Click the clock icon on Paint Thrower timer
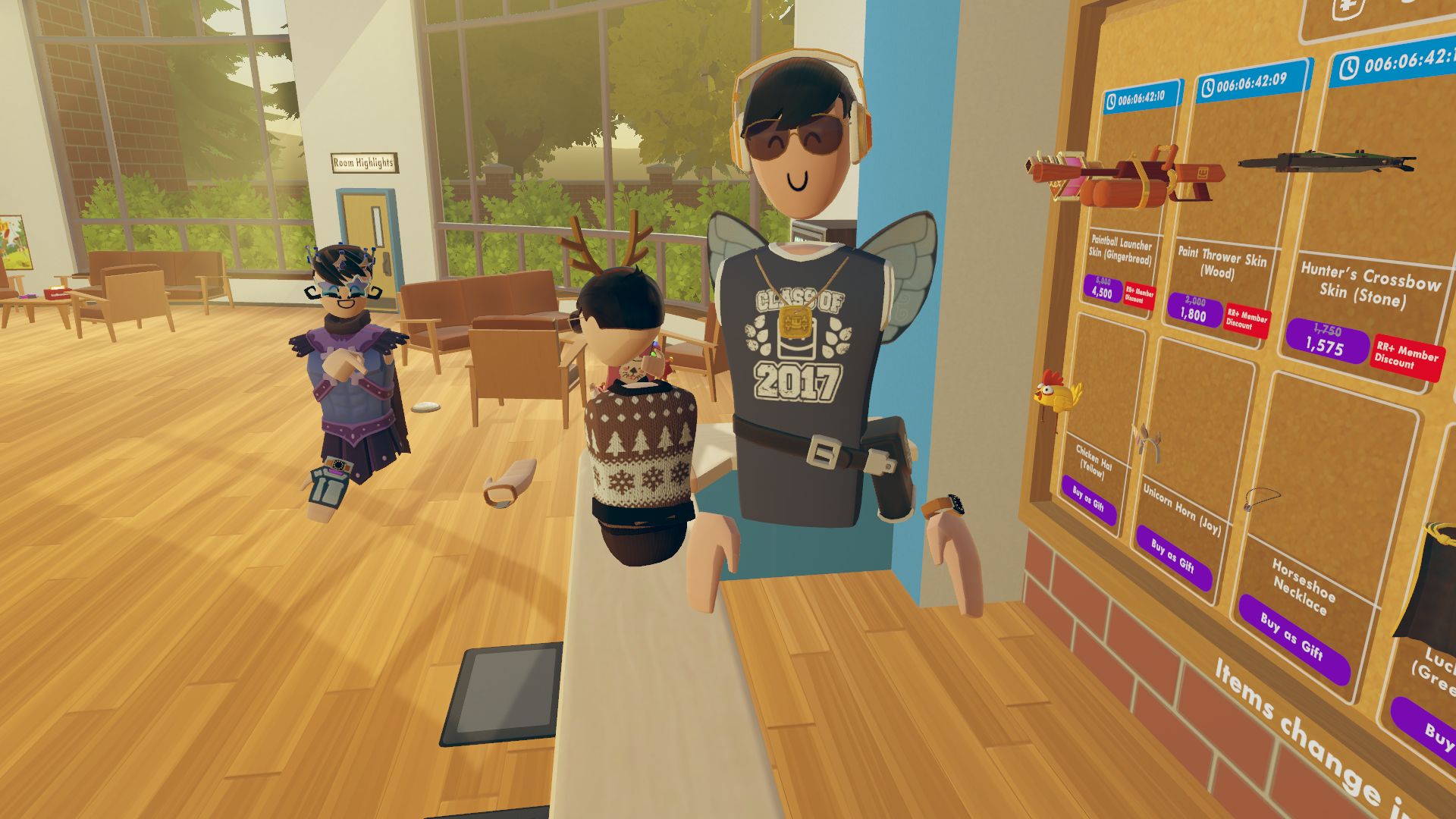Screen dimensions: 1456x819 [1208, 88]
